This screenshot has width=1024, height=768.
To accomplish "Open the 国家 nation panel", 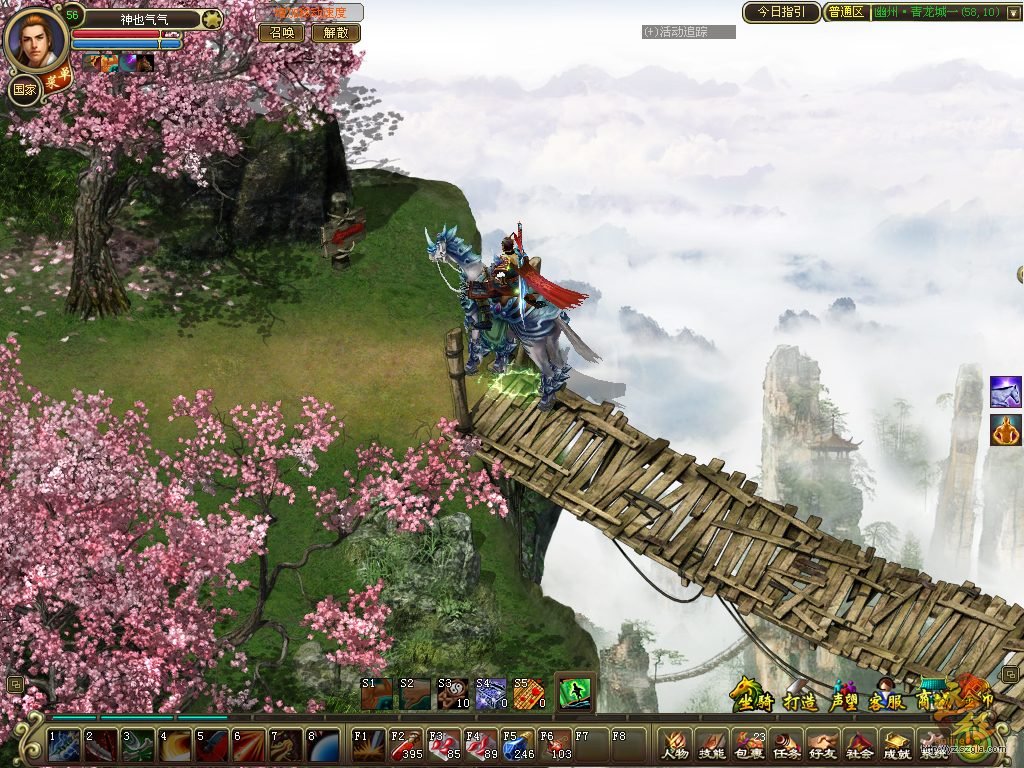I will 24,89.
